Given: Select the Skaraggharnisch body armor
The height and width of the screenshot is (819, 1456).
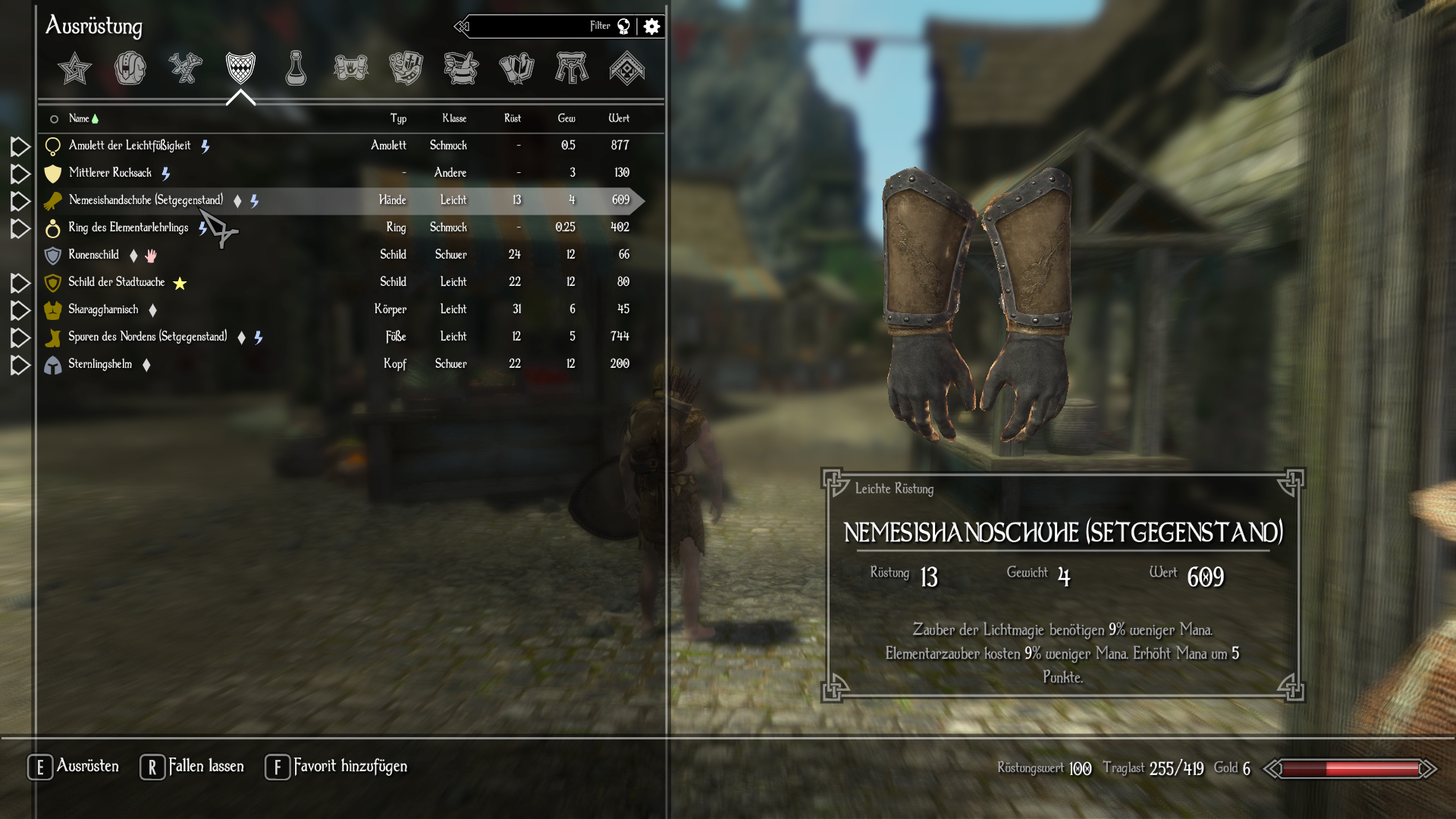Looking at the screenshot, I should tap(103, 309).
